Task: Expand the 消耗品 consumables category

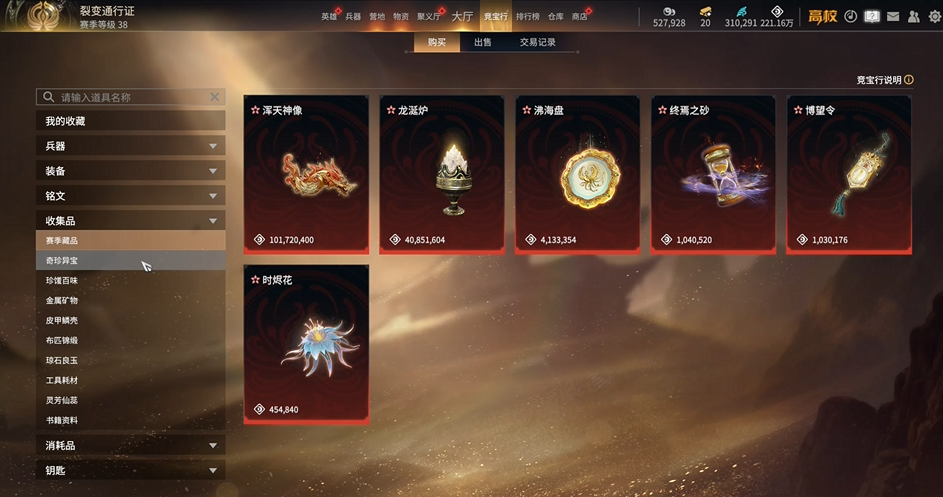Action: (x=130, y=445)
